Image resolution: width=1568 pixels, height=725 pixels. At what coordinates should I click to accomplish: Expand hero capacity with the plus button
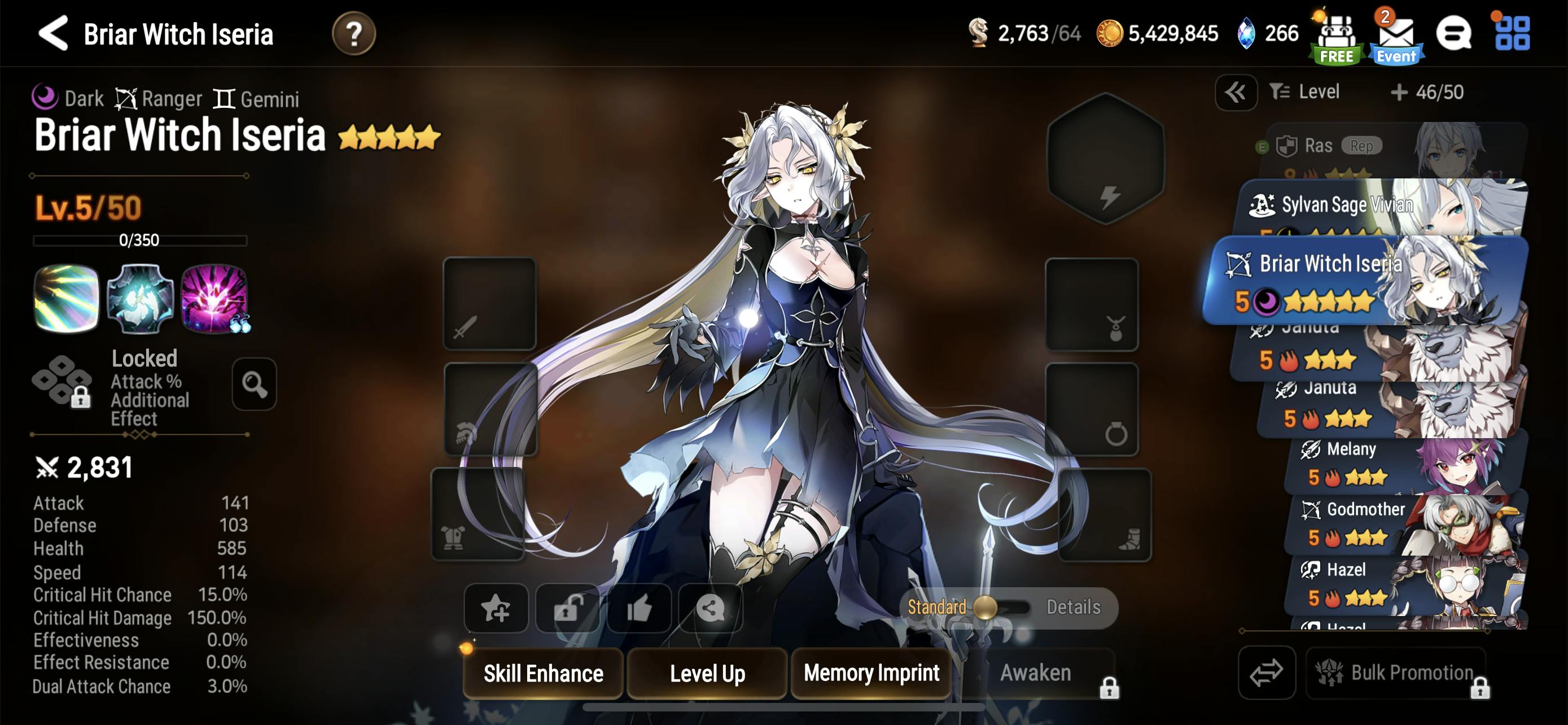click(x=1399, y=93)
